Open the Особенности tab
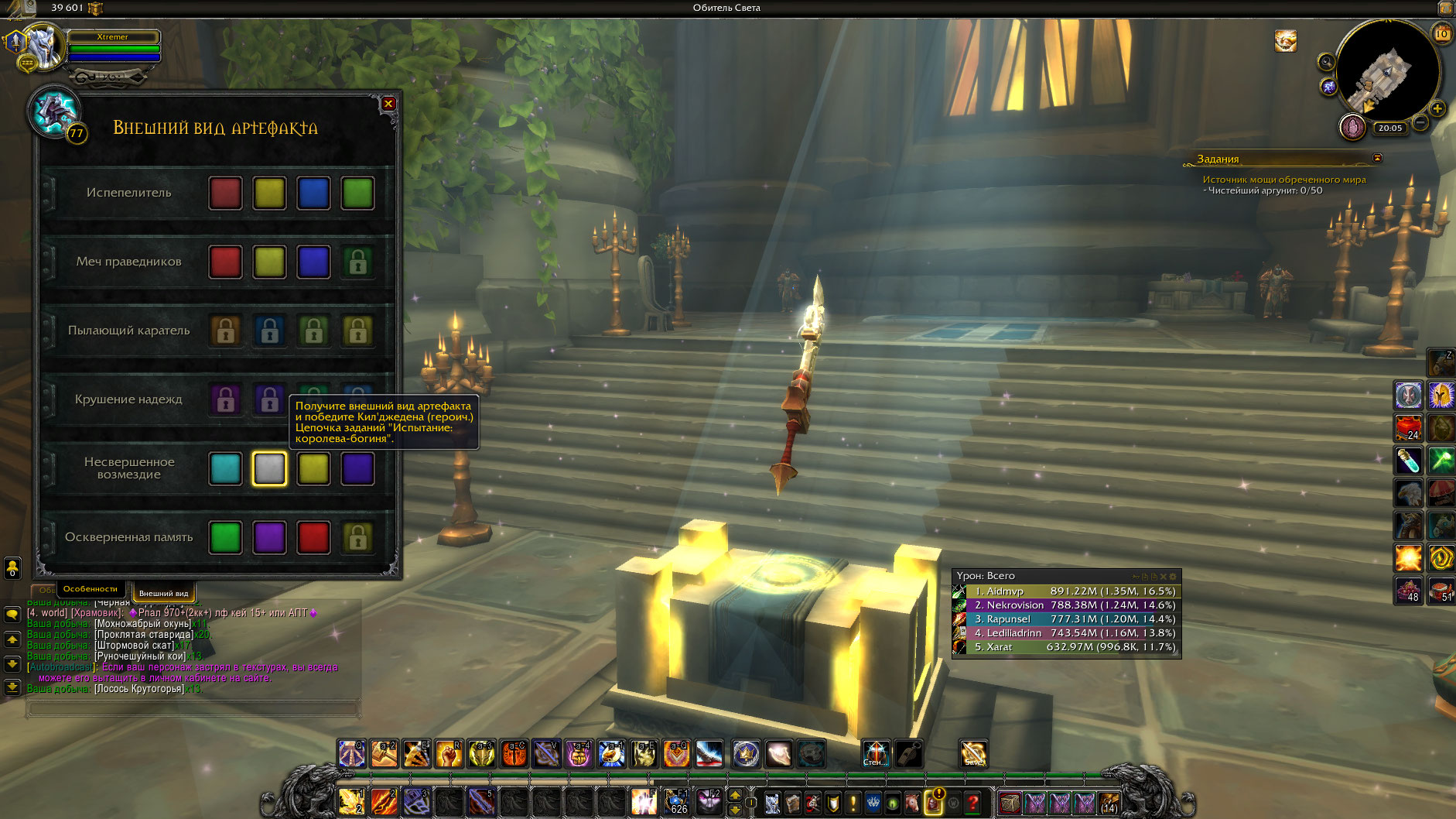Viewport: 1456px width, 819px height. [90, 589]
